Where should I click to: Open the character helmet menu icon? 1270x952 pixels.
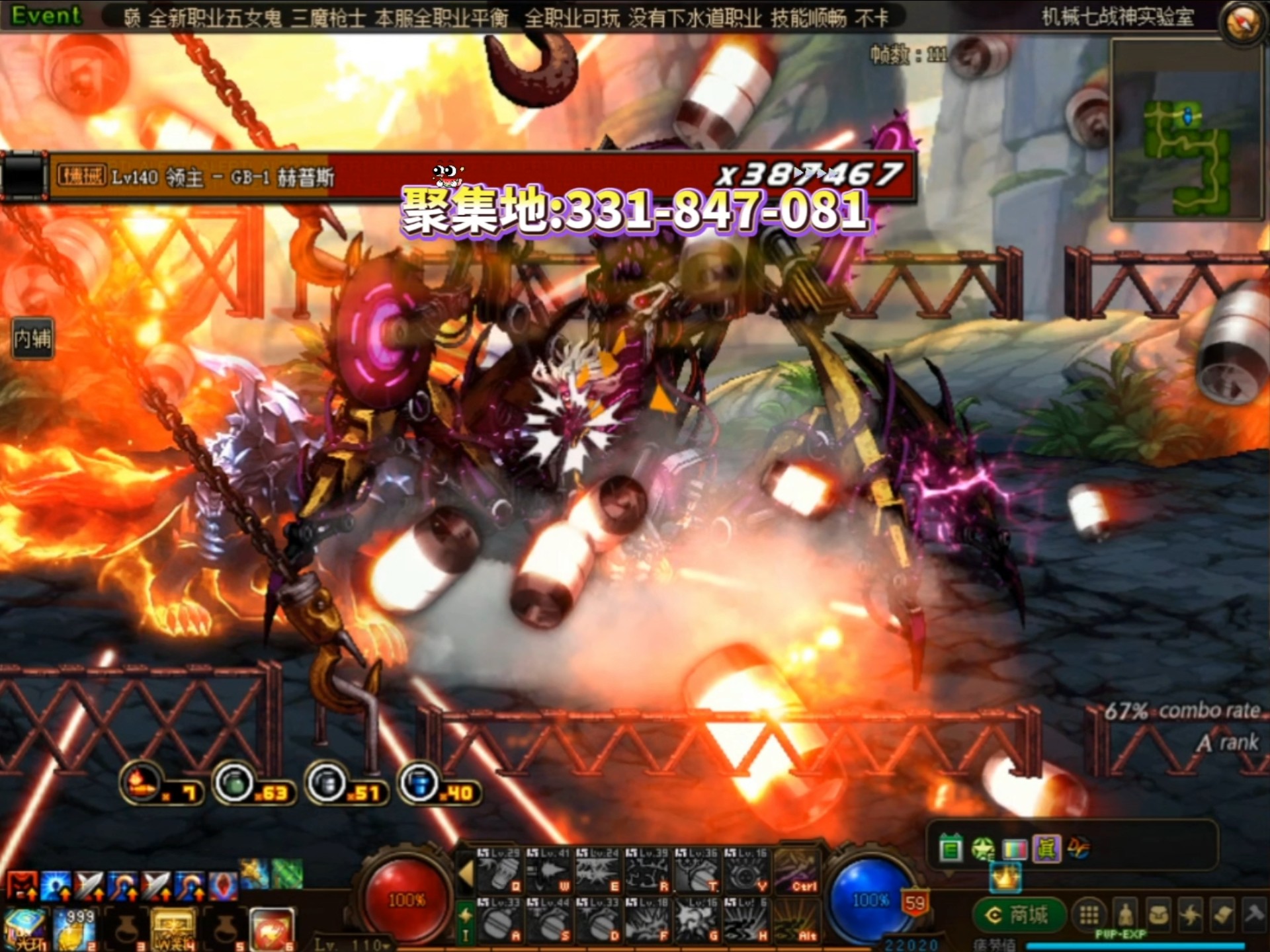coord(1125,916)
